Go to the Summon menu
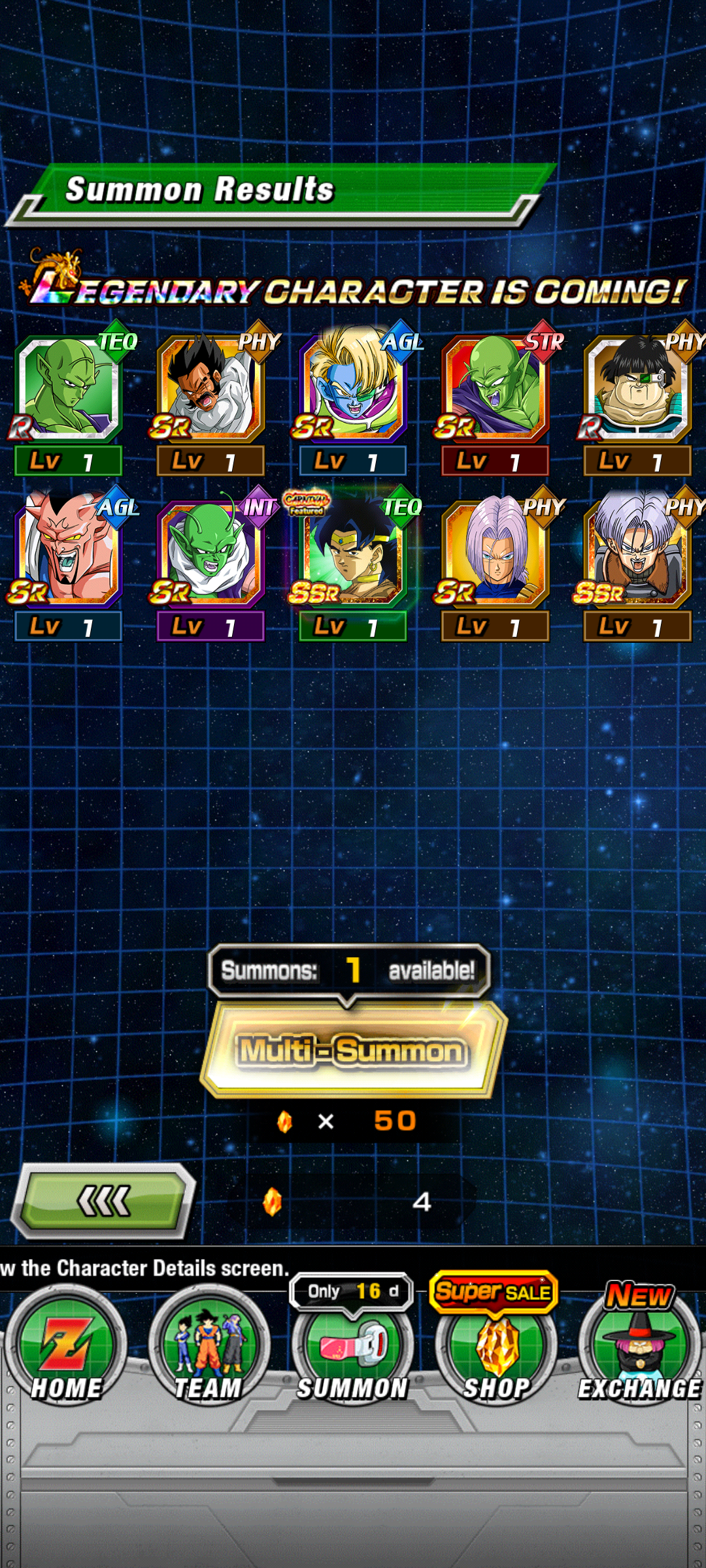Screen dimensions: 706x1568 tap(353, 1350)
